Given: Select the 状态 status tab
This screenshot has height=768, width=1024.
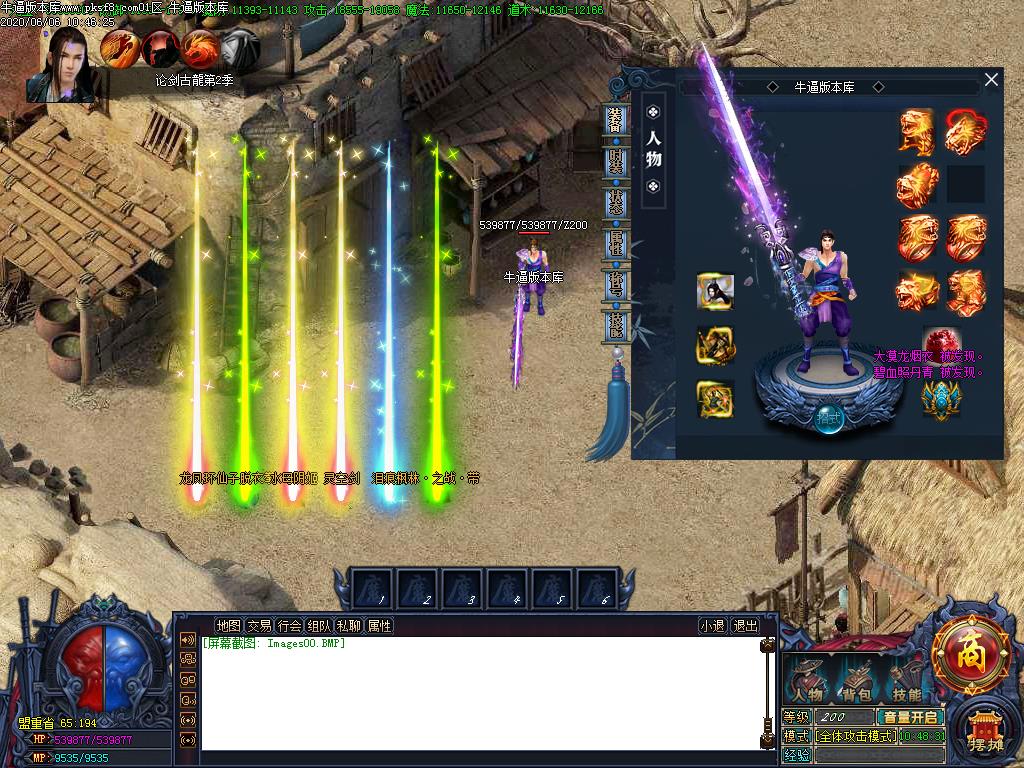Looking at the screenshot, I should pos(617,202).
